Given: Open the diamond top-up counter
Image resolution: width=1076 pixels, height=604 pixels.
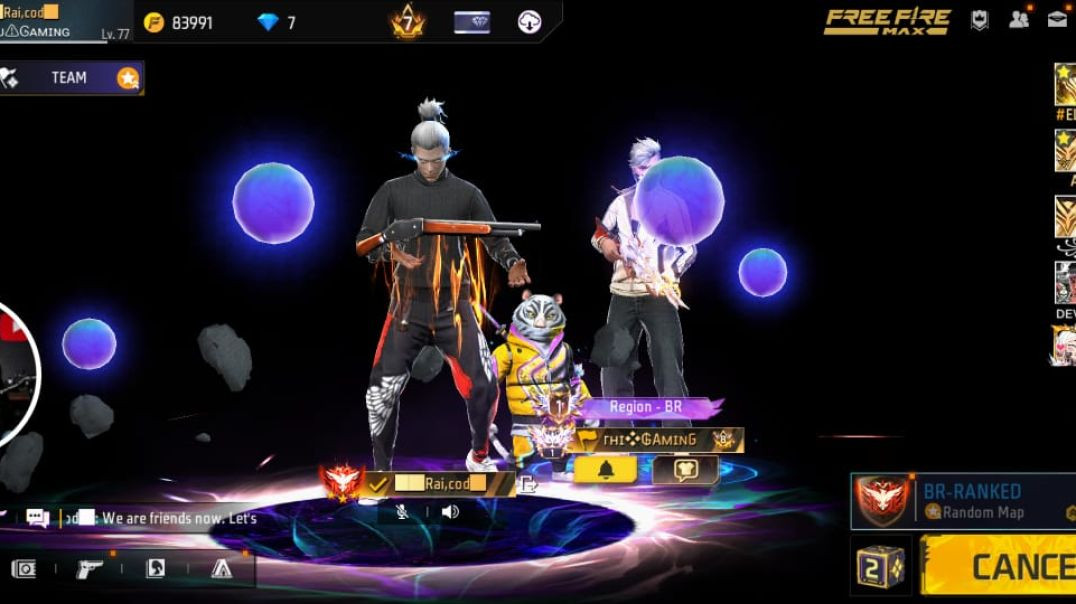Looking at the screenshot, I should click(x=277, y=22).
